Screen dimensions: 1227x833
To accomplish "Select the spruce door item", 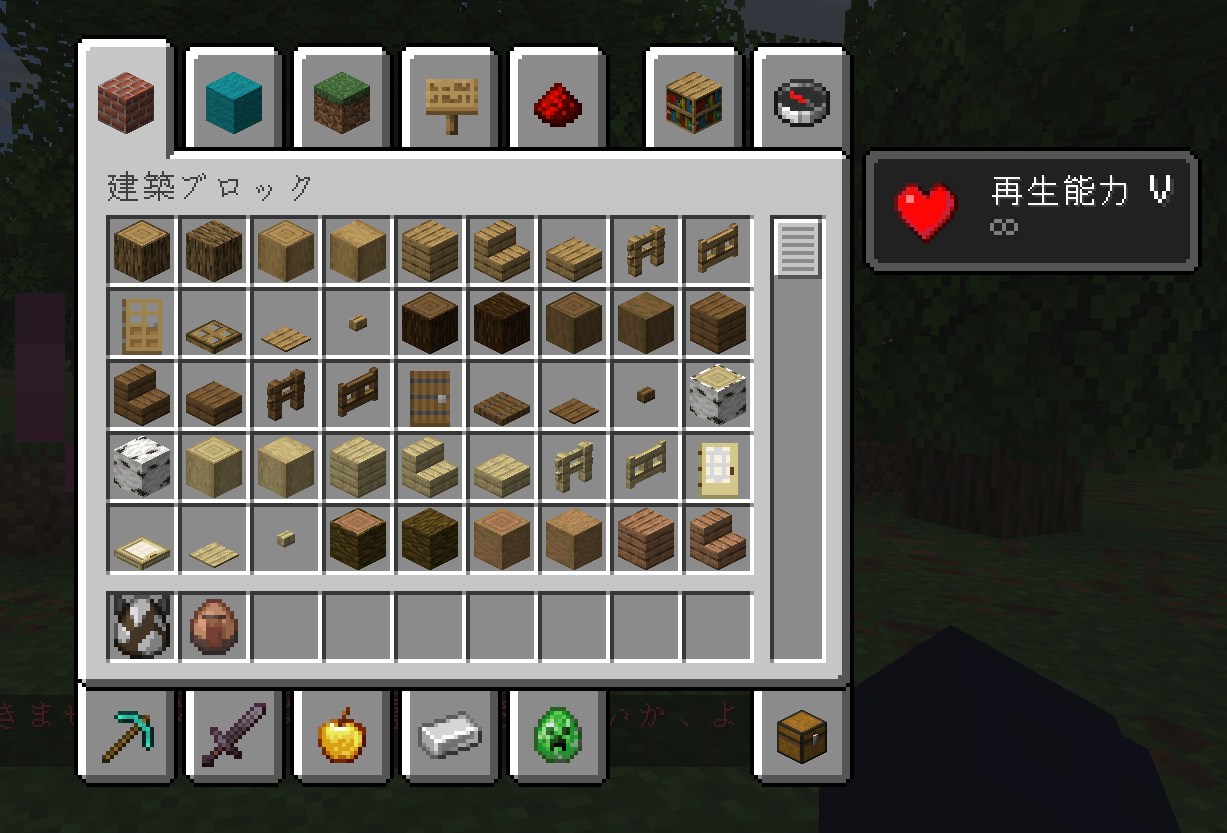I will pos(430,396).
